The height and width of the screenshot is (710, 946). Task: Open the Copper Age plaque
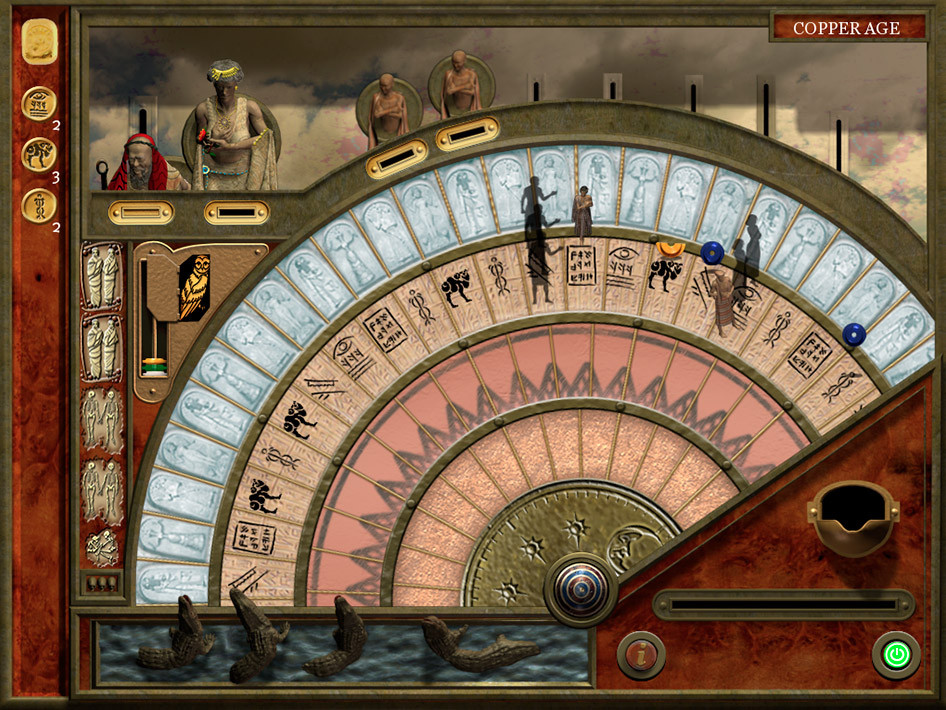pos(847,27)
